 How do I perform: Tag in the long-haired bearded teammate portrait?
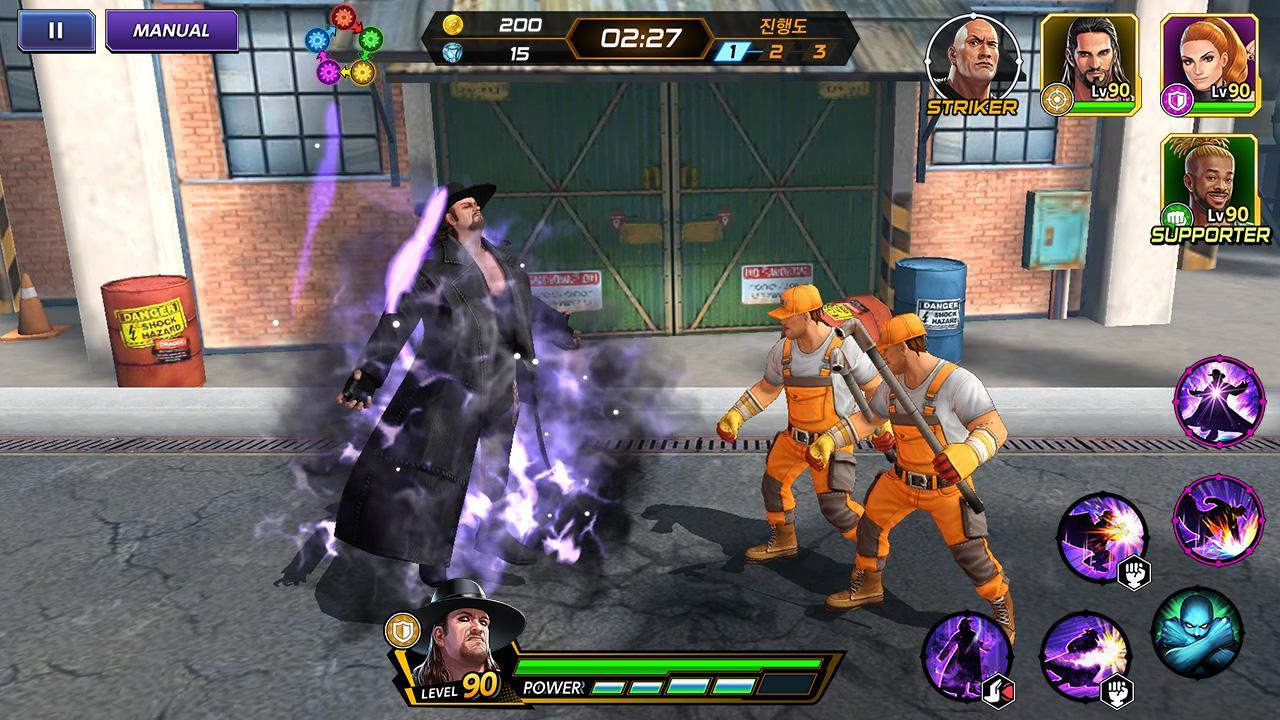tap(1089, 62)
